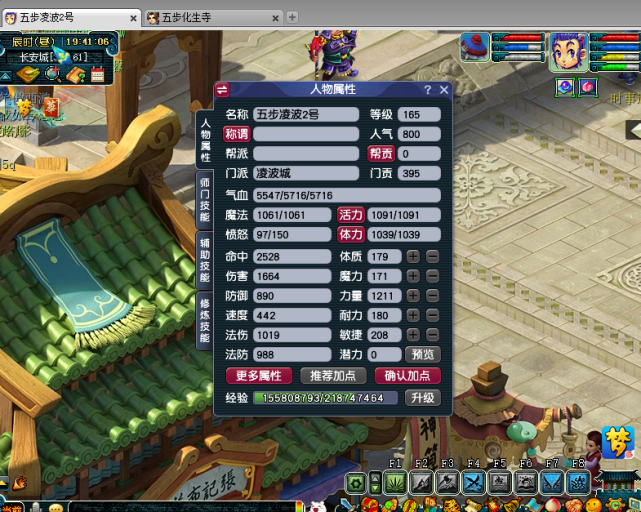The height and width of the screenshot is (512, 641).
Task: Open the 帮贡 button
Action: click(x=380, y=154)
